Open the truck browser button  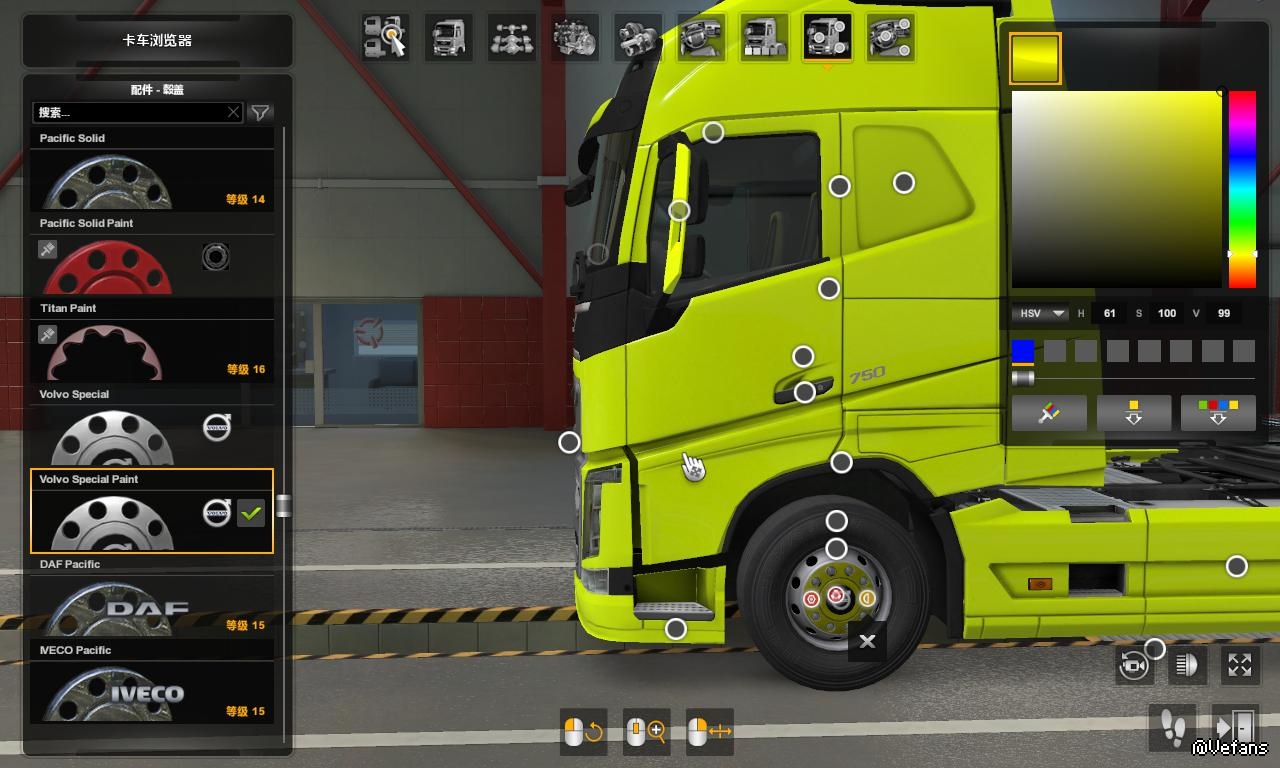click(157, 41)
